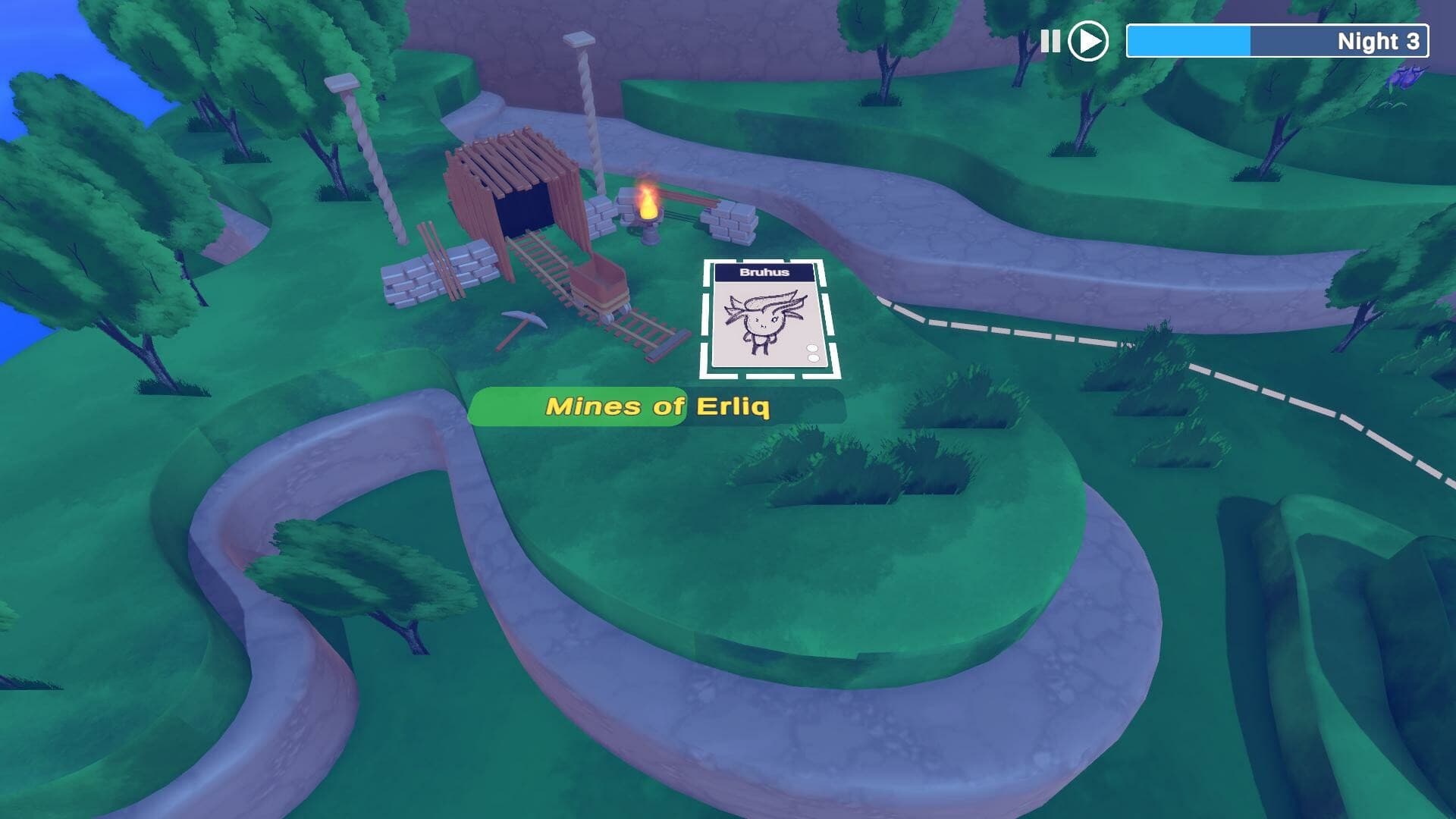Image resolution: width=1456 pixels, height=819 pixels.
Task: Click the Night 3 header
Action: tap(1377, 42)
